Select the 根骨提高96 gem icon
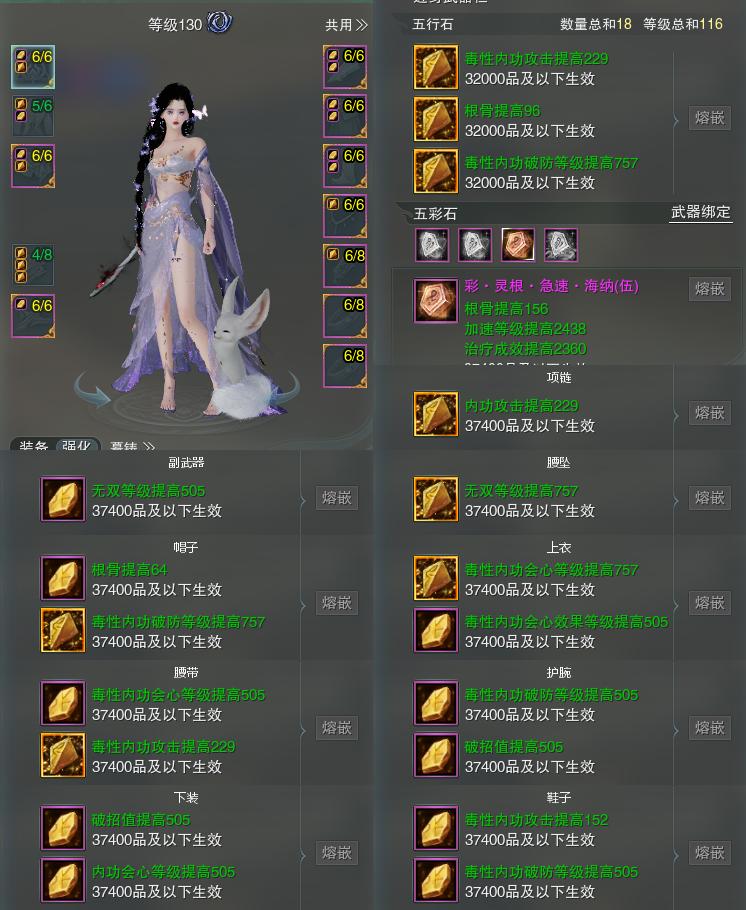Viewport: 746px width, 910px height. 436,119
